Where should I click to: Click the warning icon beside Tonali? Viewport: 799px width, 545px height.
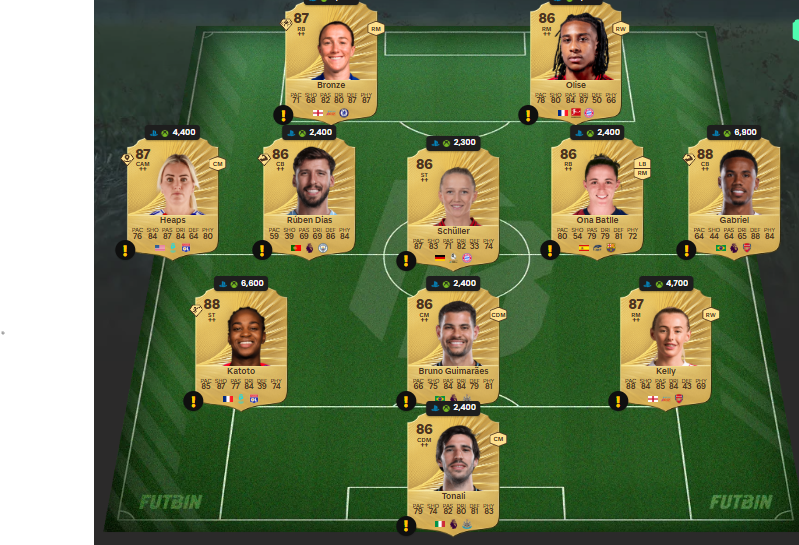click(x=406, y=525)
